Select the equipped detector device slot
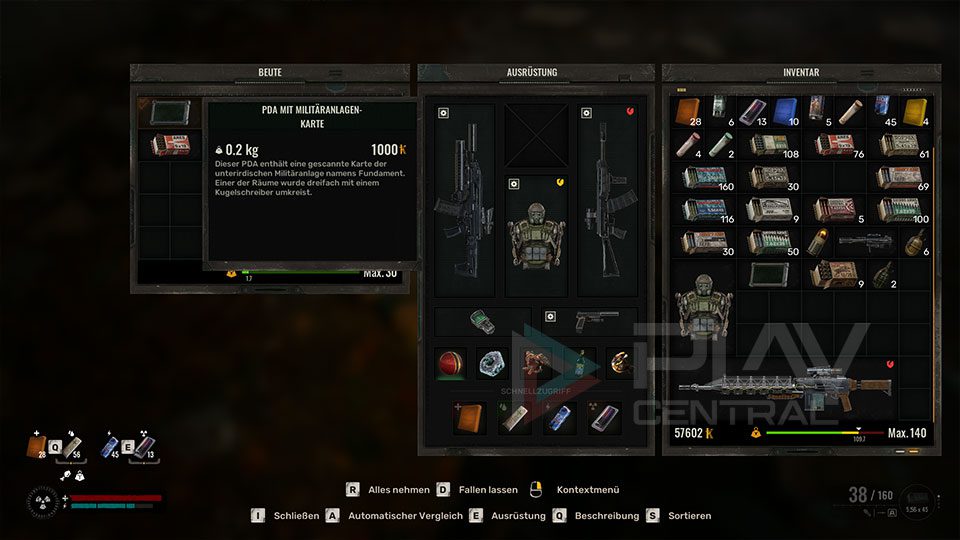 tap(482, 321)
